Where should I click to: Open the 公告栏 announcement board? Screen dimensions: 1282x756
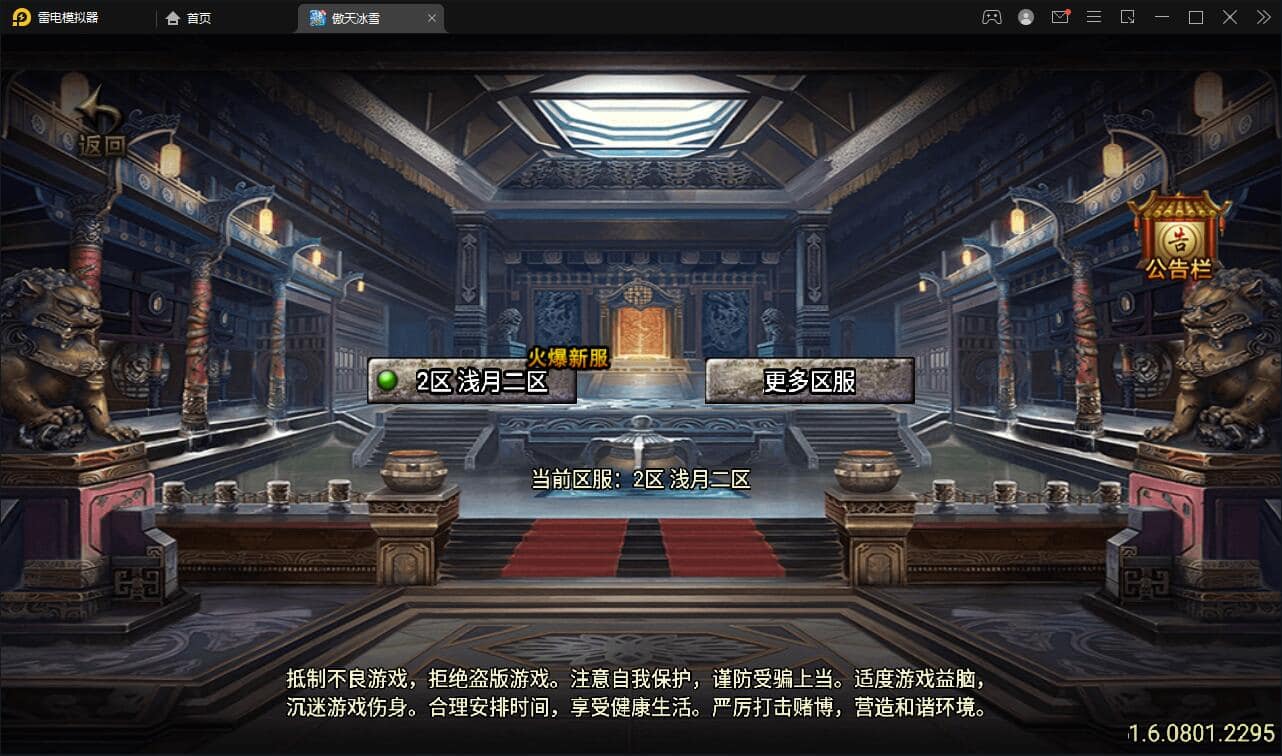pyautogui.click(x=1178, y=236)
